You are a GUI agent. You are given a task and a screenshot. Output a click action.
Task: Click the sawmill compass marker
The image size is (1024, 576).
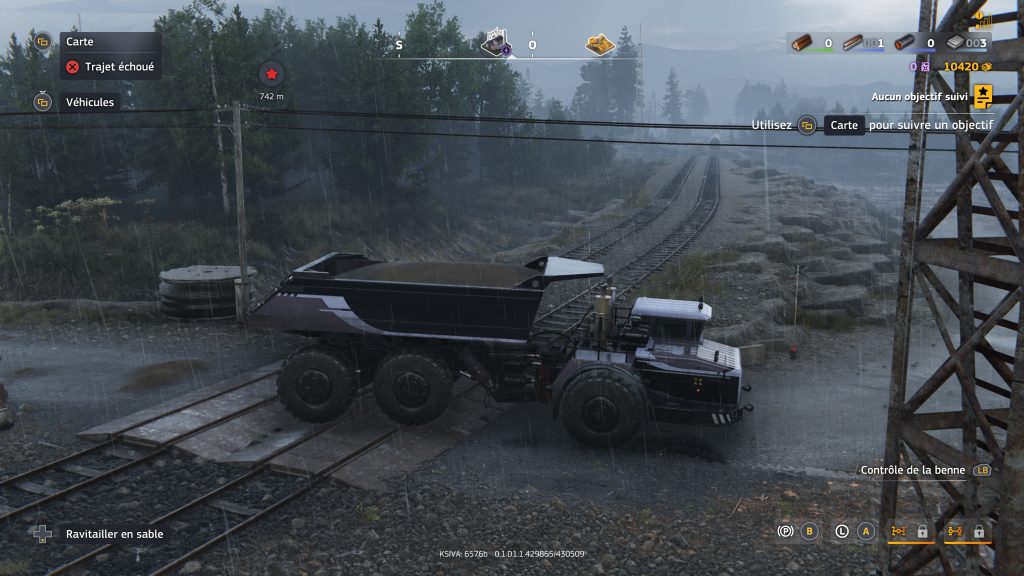pos(496,44)
